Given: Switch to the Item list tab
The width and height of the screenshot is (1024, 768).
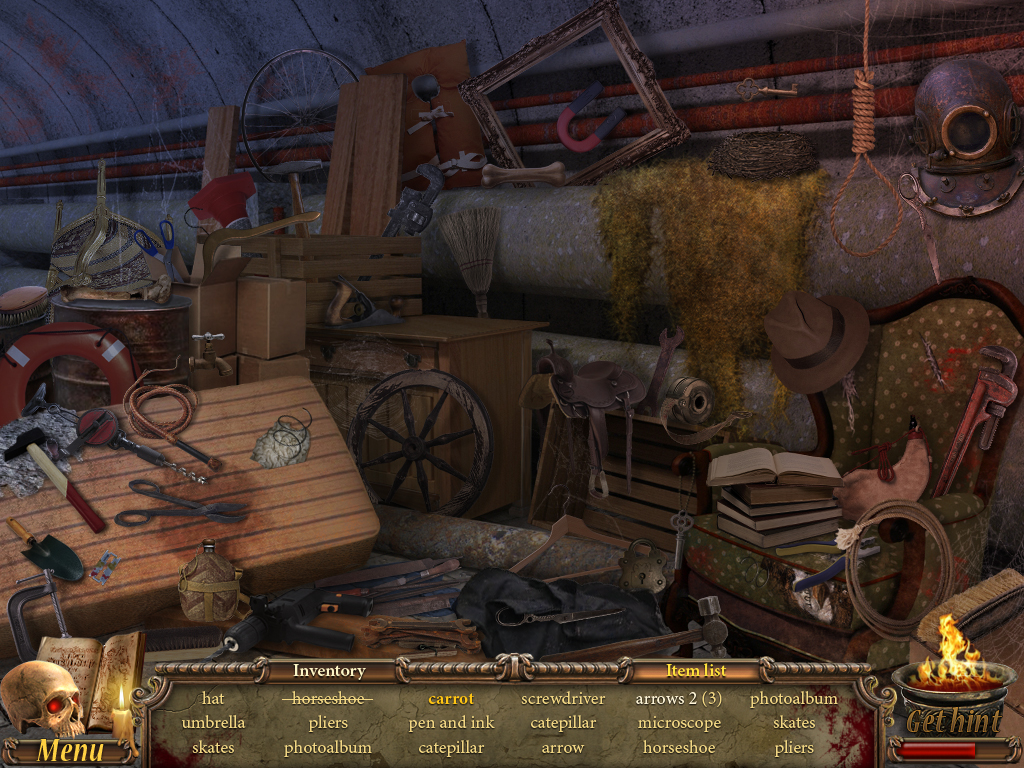Looking at the screenshot, I should [696, 671].
